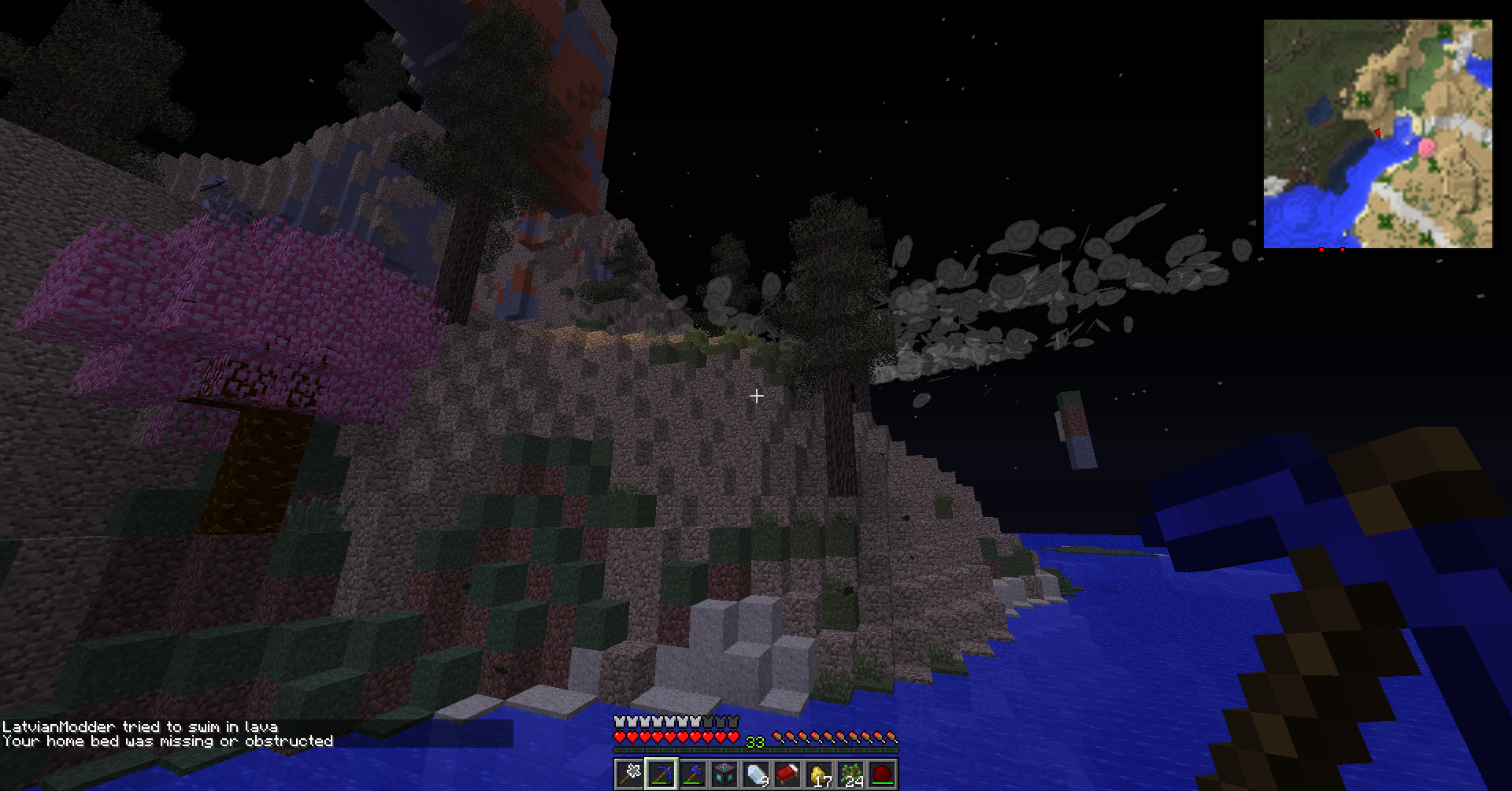This screenshot has width=1512, height=791.
Task: Select the machine cube block slot
Action: coord(724,774)
